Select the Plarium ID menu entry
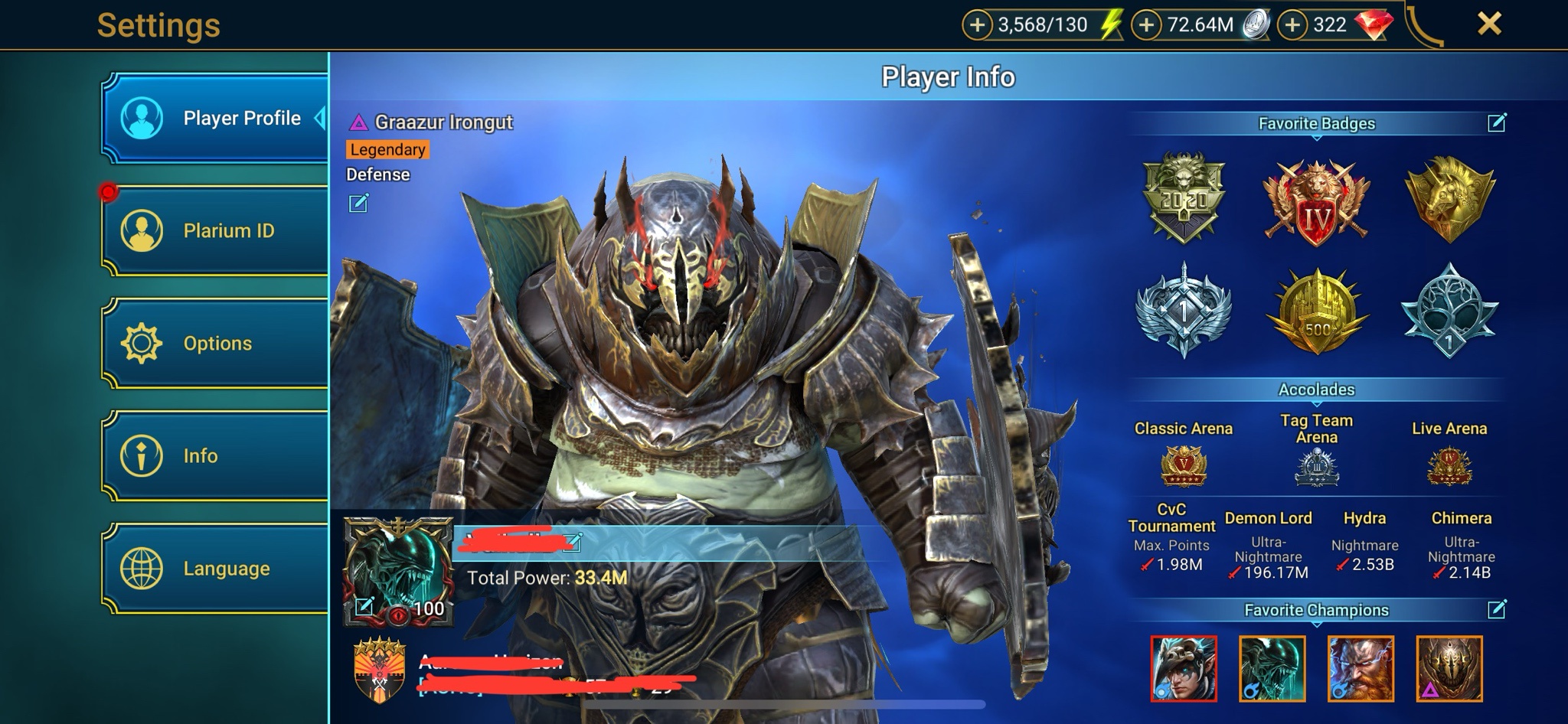 215,230
